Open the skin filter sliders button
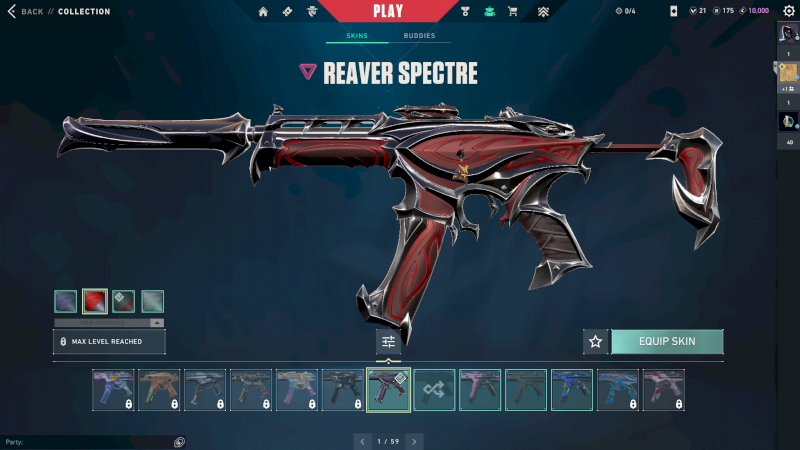The width and height of the screenshot is (800, 450). pyautogui.click(x=388, y=342)
